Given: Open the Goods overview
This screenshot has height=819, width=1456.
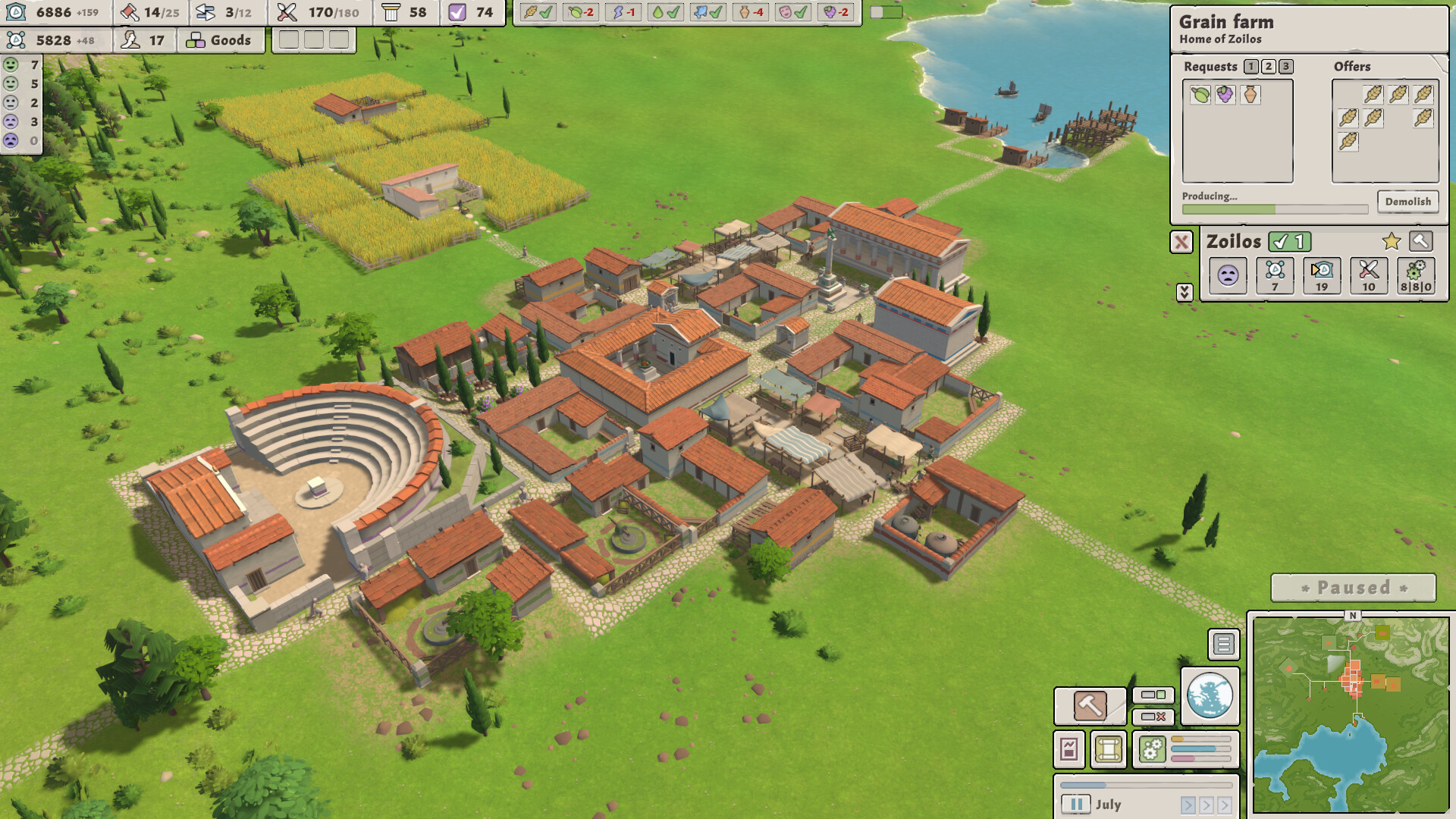Looking at the screenshot, I should point(221,40).
